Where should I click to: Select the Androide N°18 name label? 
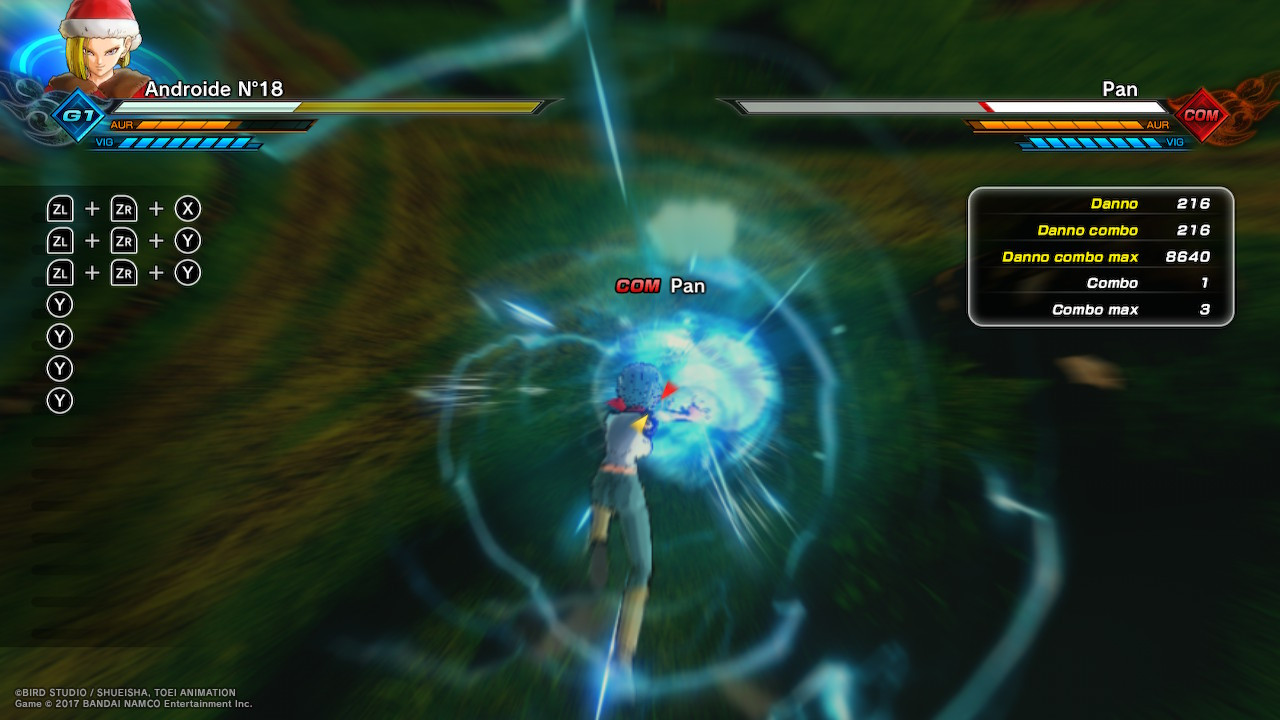tap(211, 89)
